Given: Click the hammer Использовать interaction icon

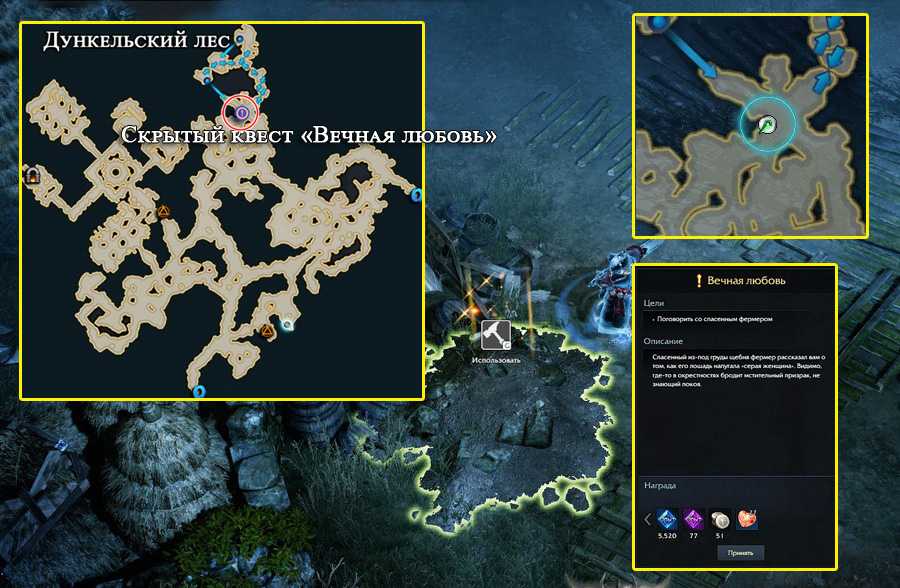Looking at the screenshot, I should click(x=496, y=335).
